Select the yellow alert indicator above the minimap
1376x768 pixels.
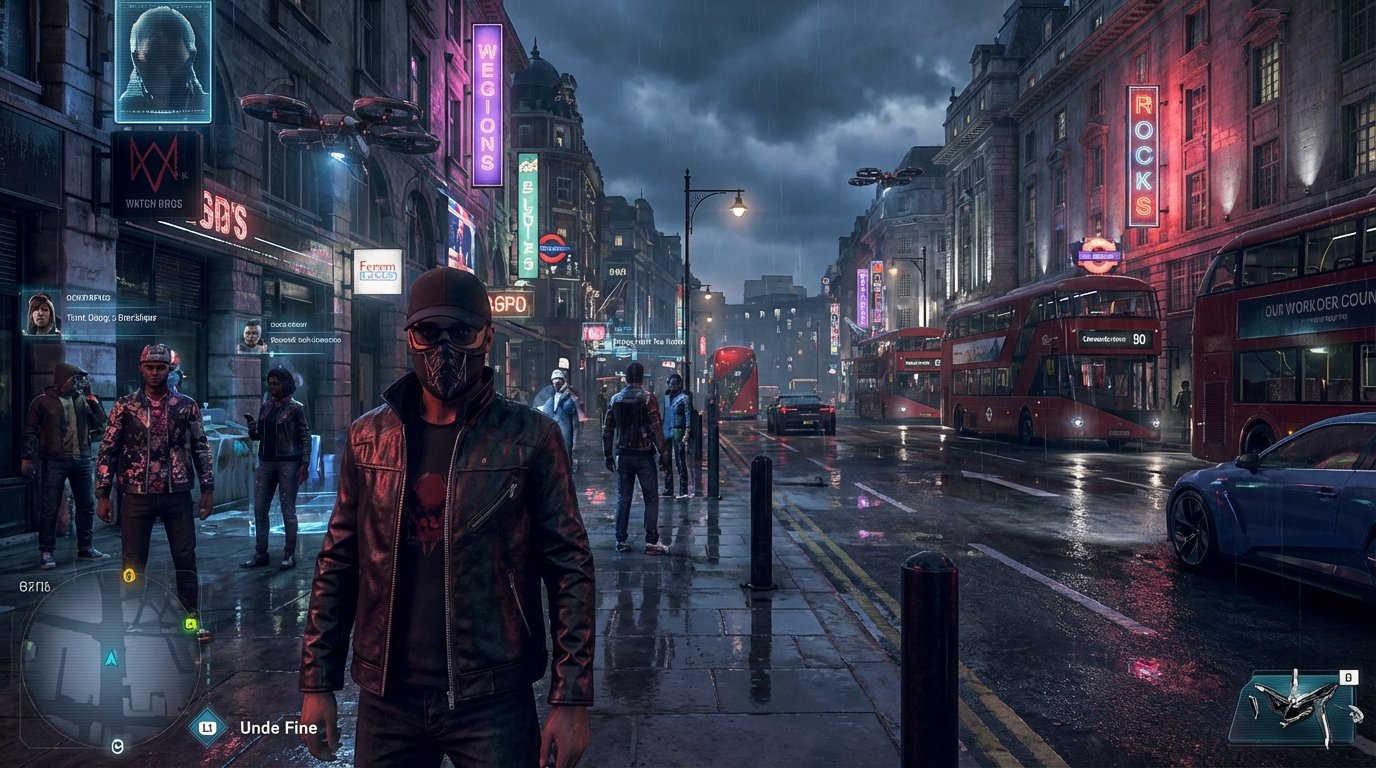(128, 576)
